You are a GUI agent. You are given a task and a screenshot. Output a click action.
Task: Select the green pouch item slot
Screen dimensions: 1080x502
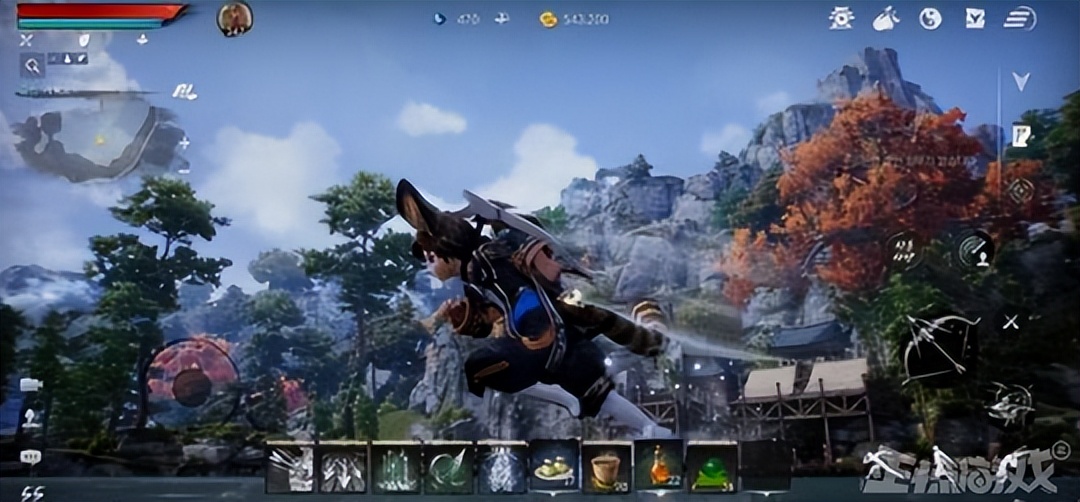coord(712,467)
